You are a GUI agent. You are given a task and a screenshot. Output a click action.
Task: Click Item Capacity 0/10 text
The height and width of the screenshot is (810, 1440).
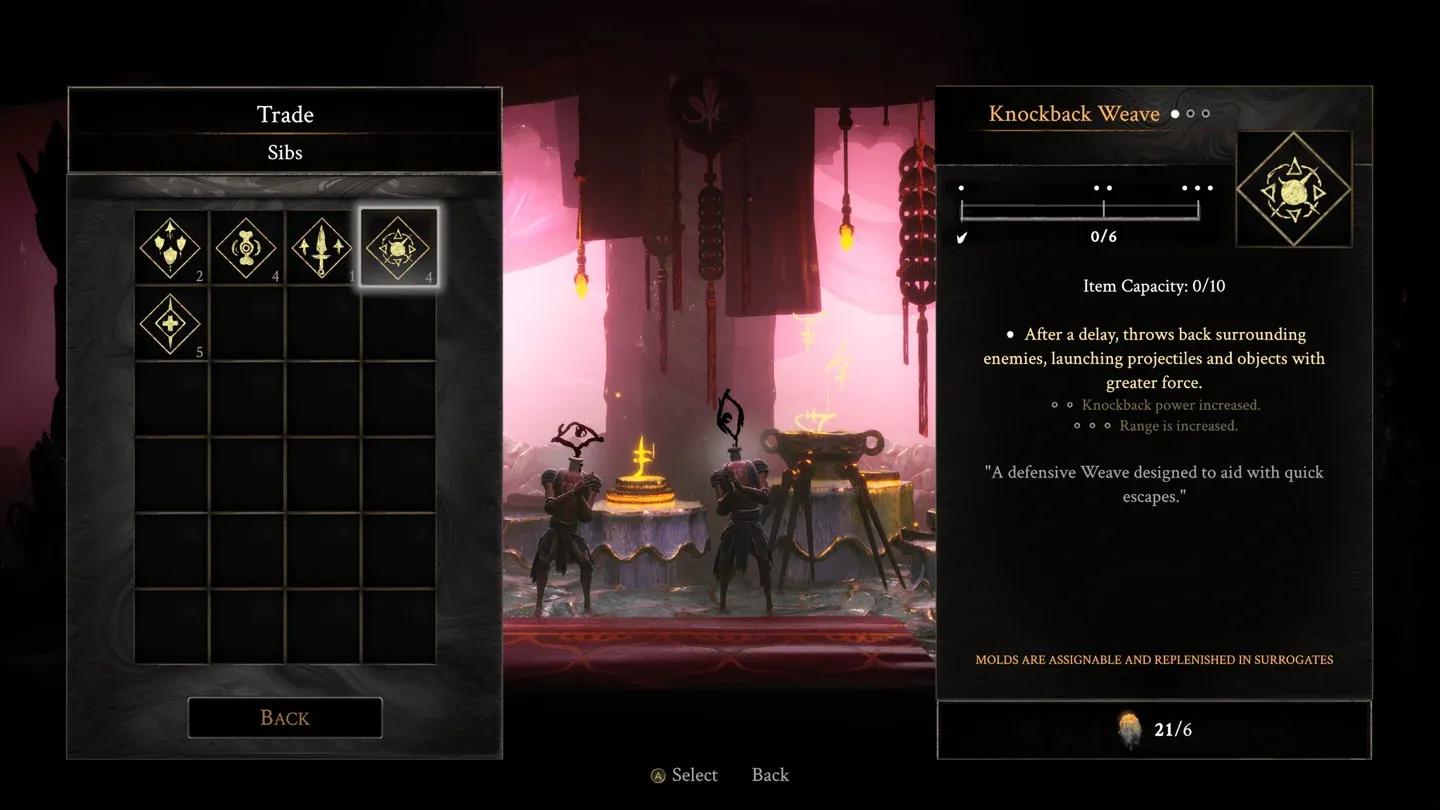[x=1153, y=286]
